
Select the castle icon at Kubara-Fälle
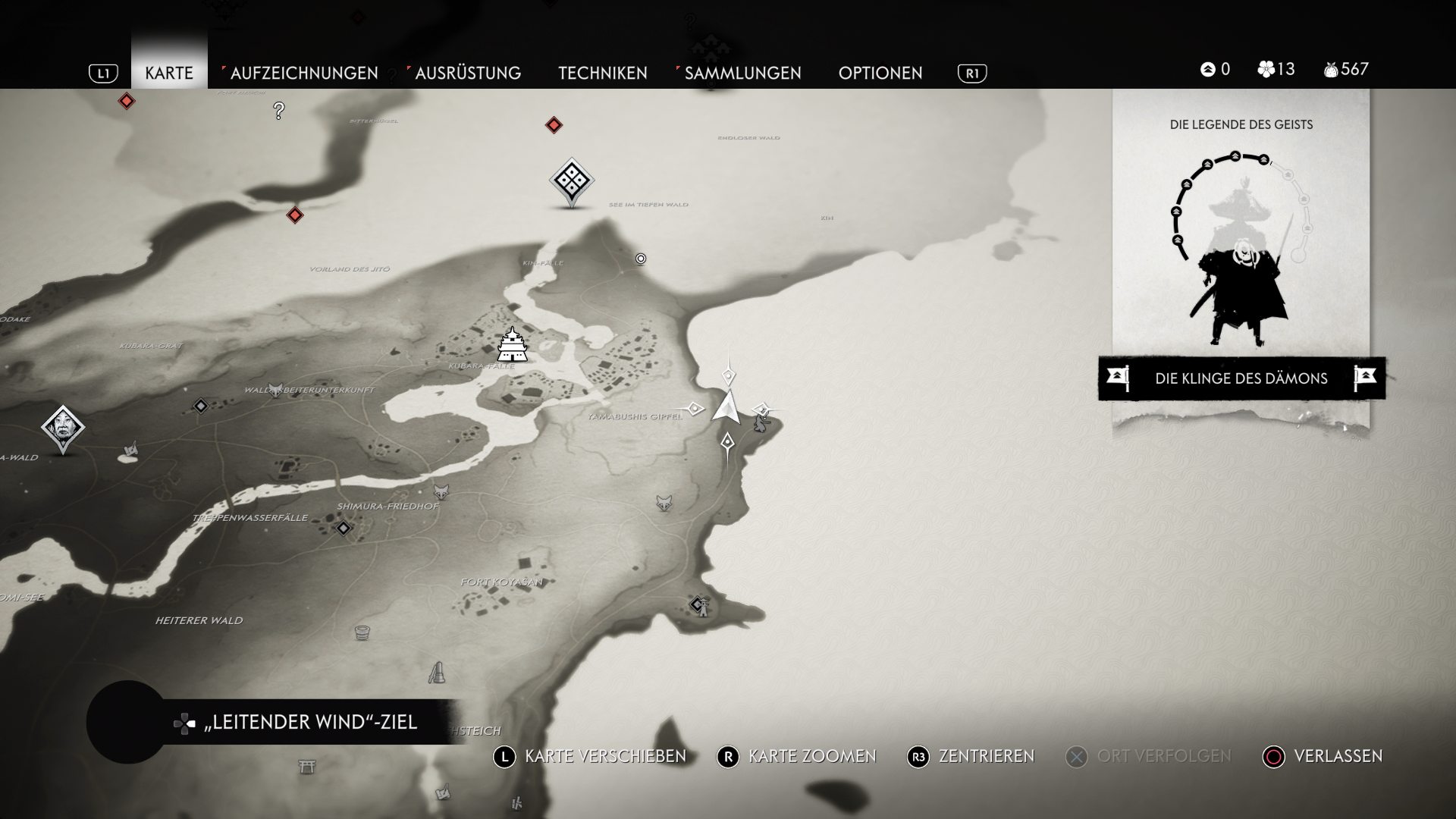[x=513, y=345]
